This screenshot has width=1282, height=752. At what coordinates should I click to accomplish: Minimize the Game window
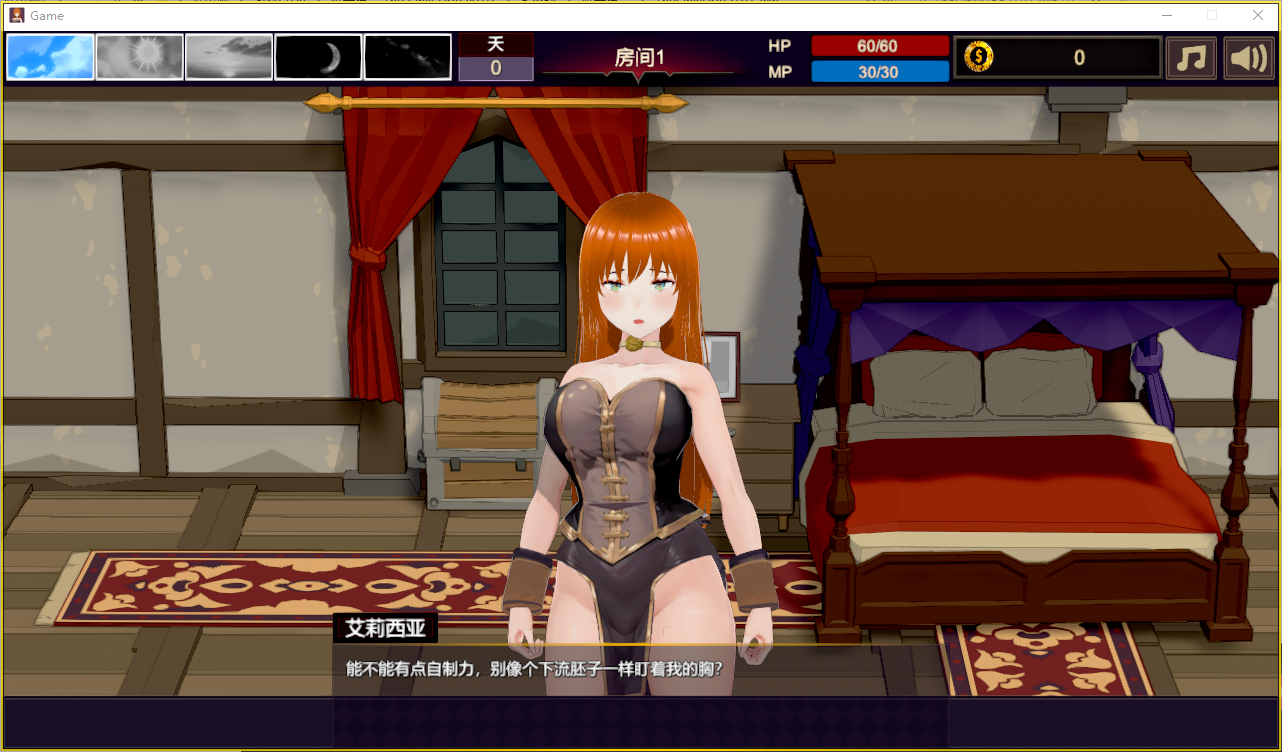[x=1167, y=15]
